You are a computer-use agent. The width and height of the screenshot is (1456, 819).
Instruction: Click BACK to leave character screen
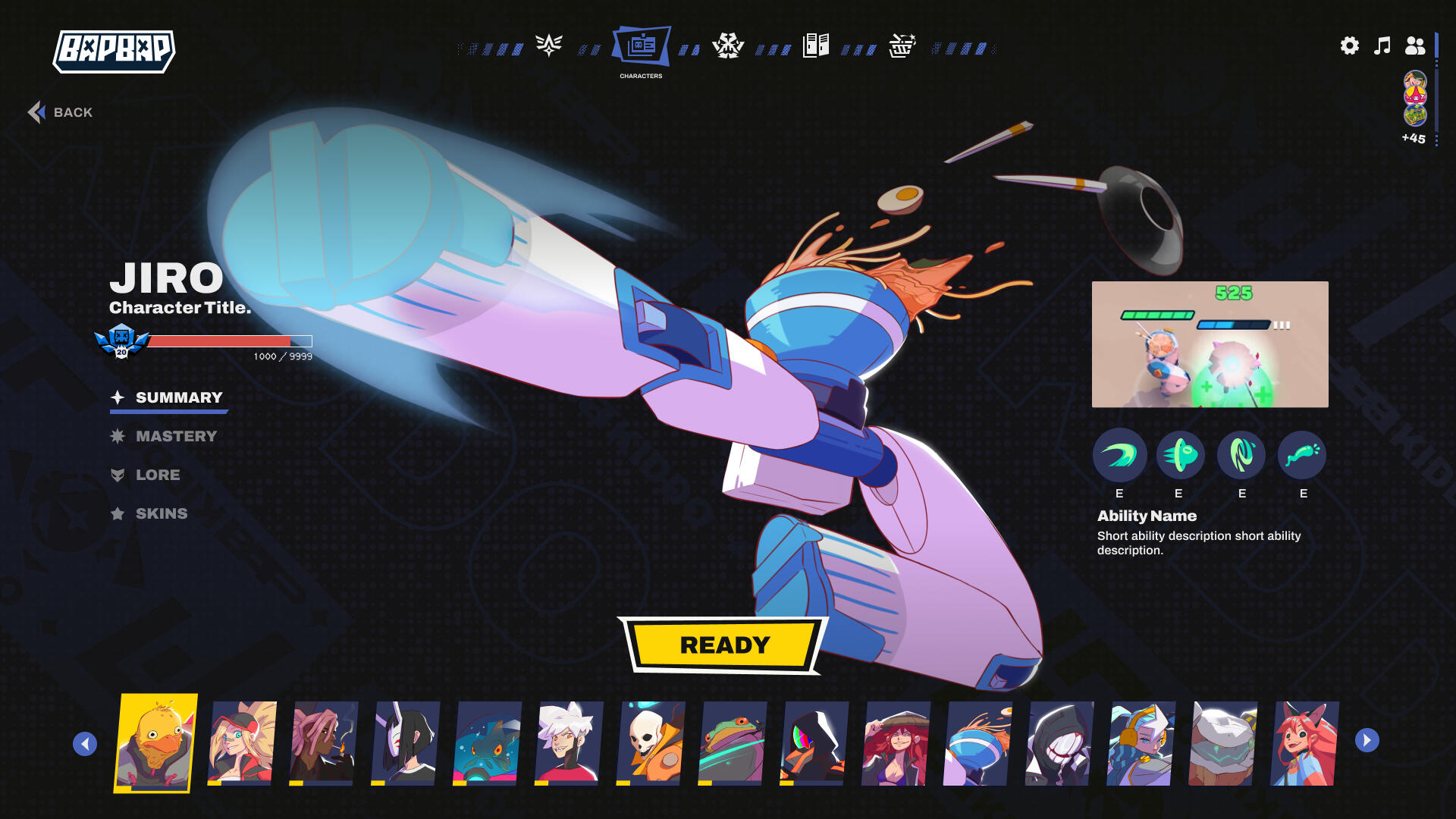[x=61, y=111]
